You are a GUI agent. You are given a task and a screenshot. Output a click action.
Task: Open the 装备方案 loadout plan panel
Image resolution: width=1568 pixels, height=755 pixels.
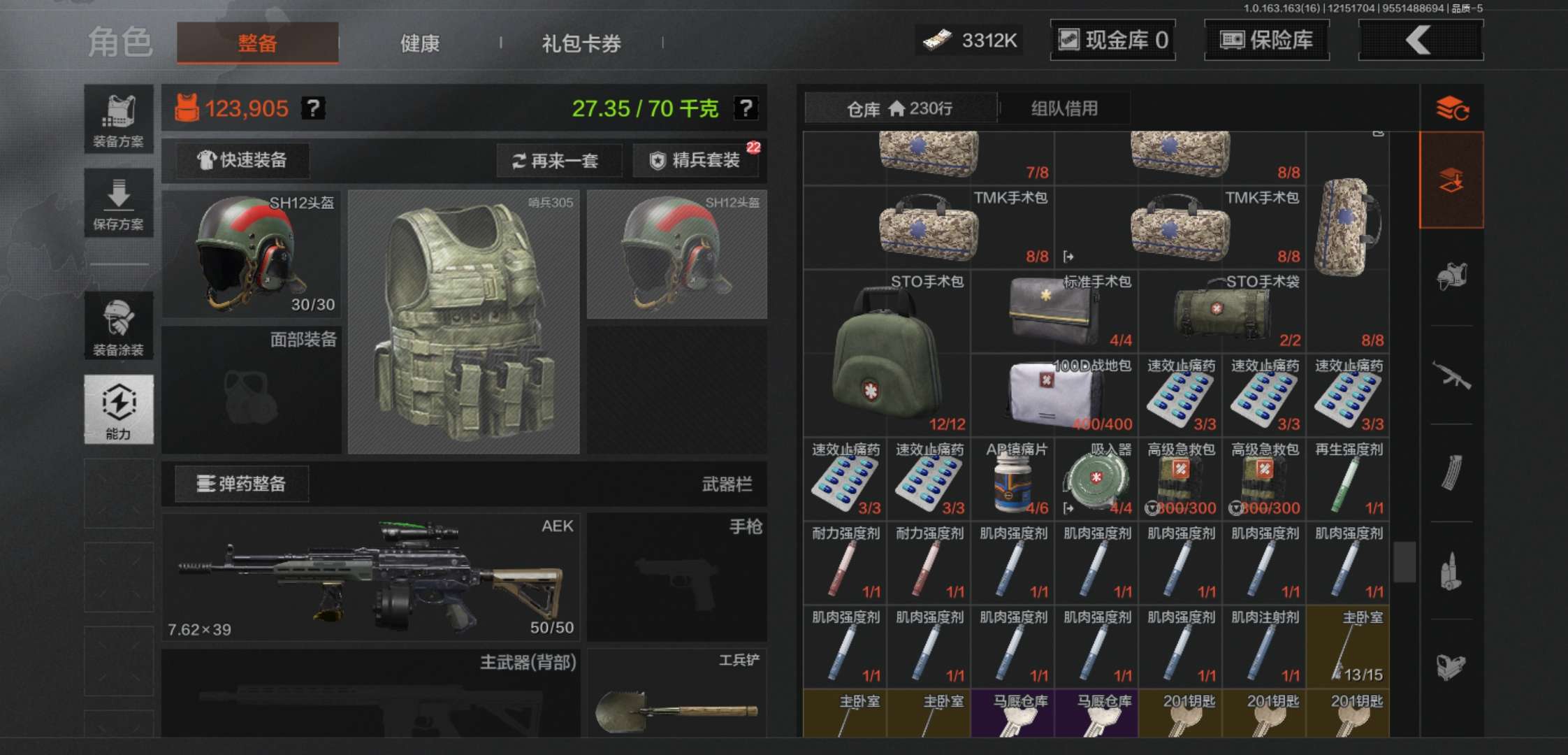pos(118,119)
